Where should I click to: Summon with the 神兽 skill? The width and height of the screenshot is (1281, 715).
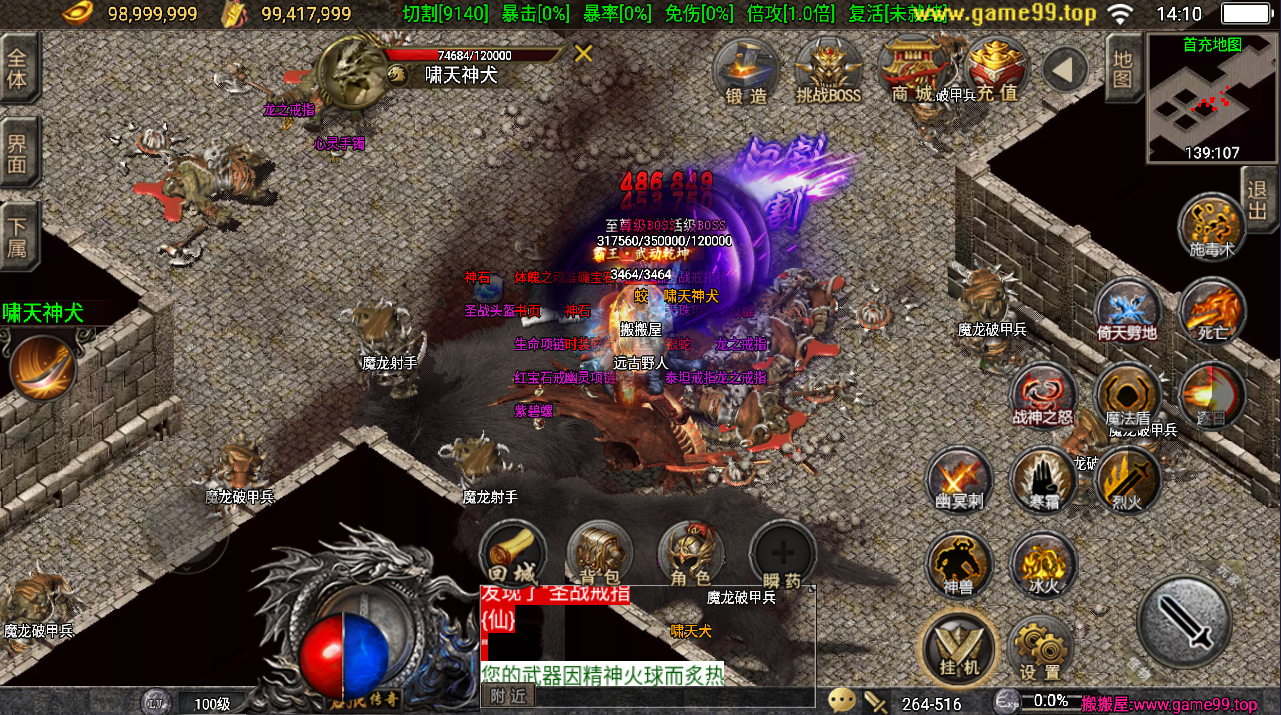coord(959,563)
